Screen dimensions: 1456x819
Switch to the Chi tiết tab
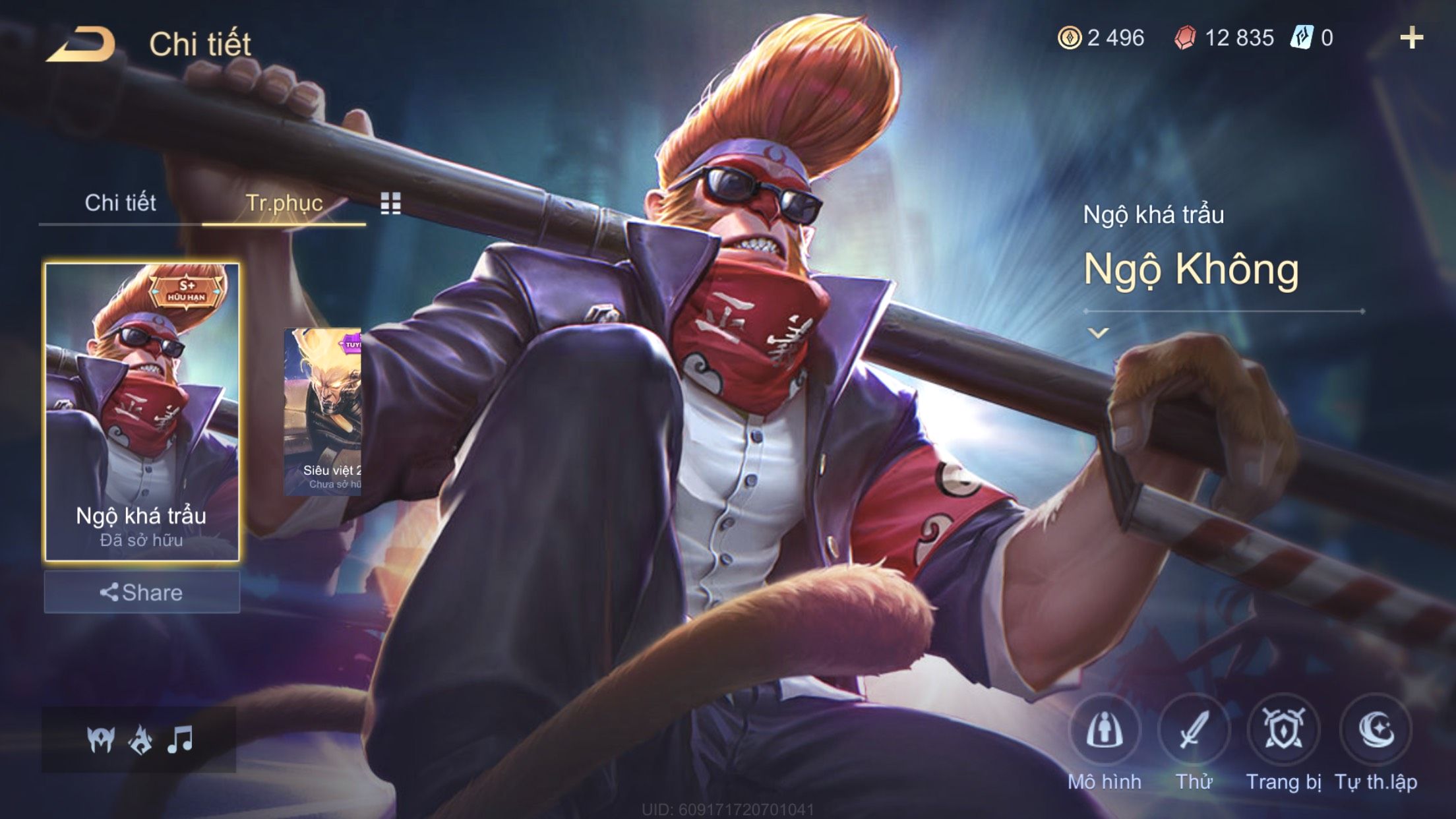click(120, 203)
